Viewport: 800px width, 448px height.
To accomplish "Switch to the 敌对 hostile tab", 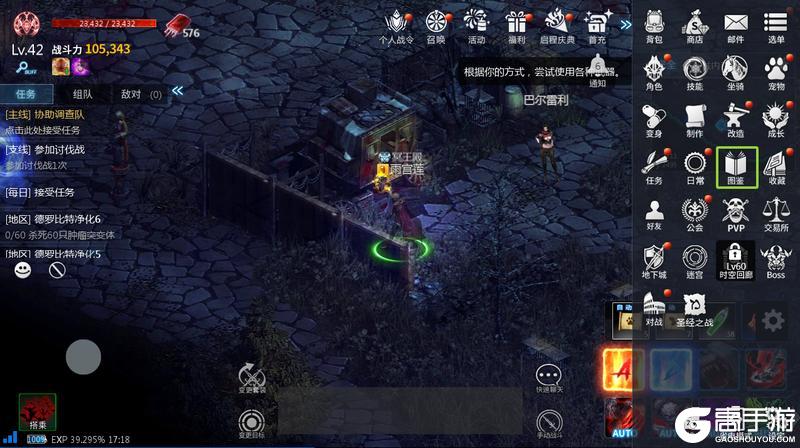I will [x=138, y=94].
